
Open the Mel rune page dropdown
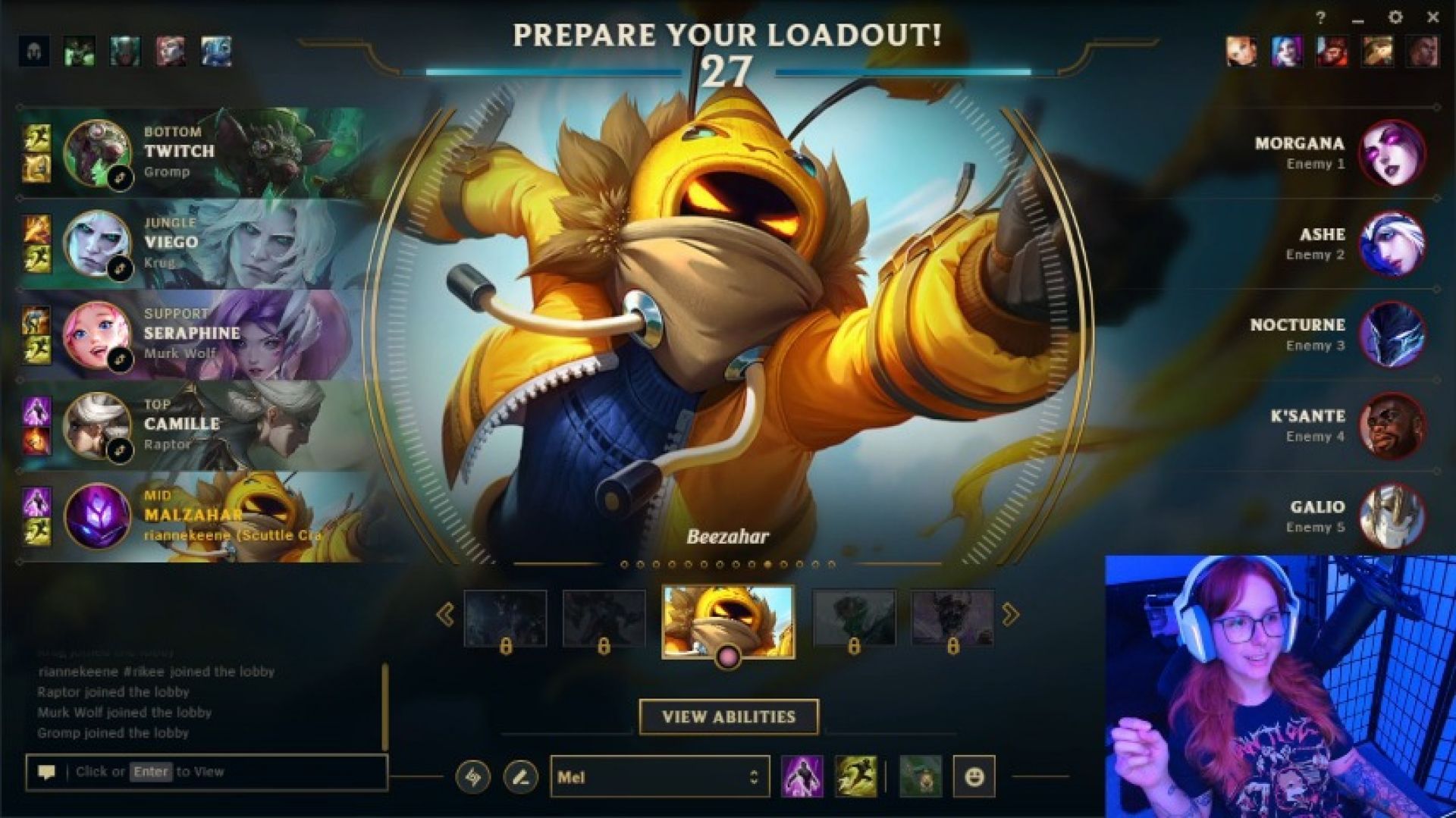coord(658,777)
